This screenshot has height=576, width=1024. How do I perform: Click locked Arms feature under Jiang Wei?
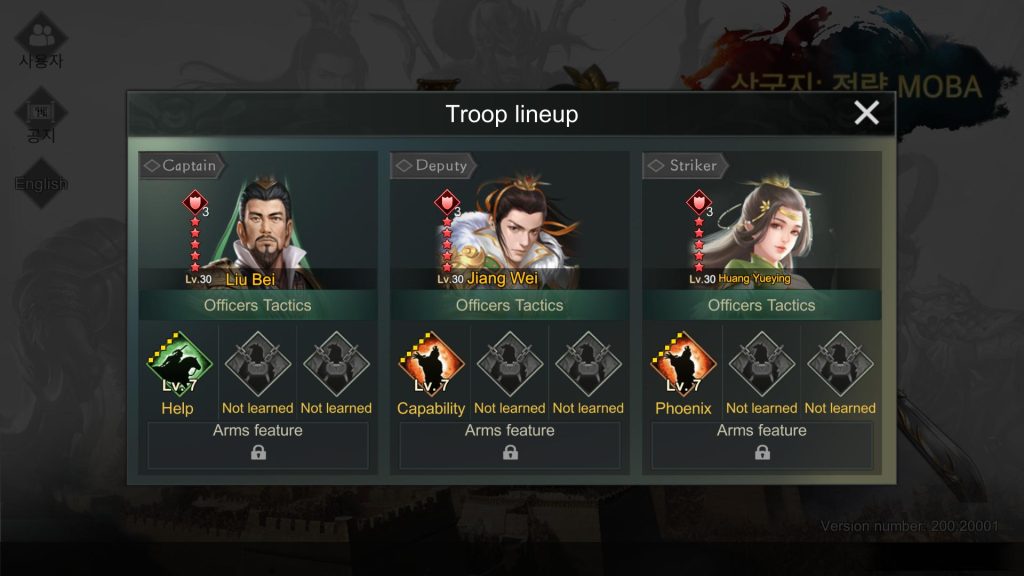[x=510, y=445]
